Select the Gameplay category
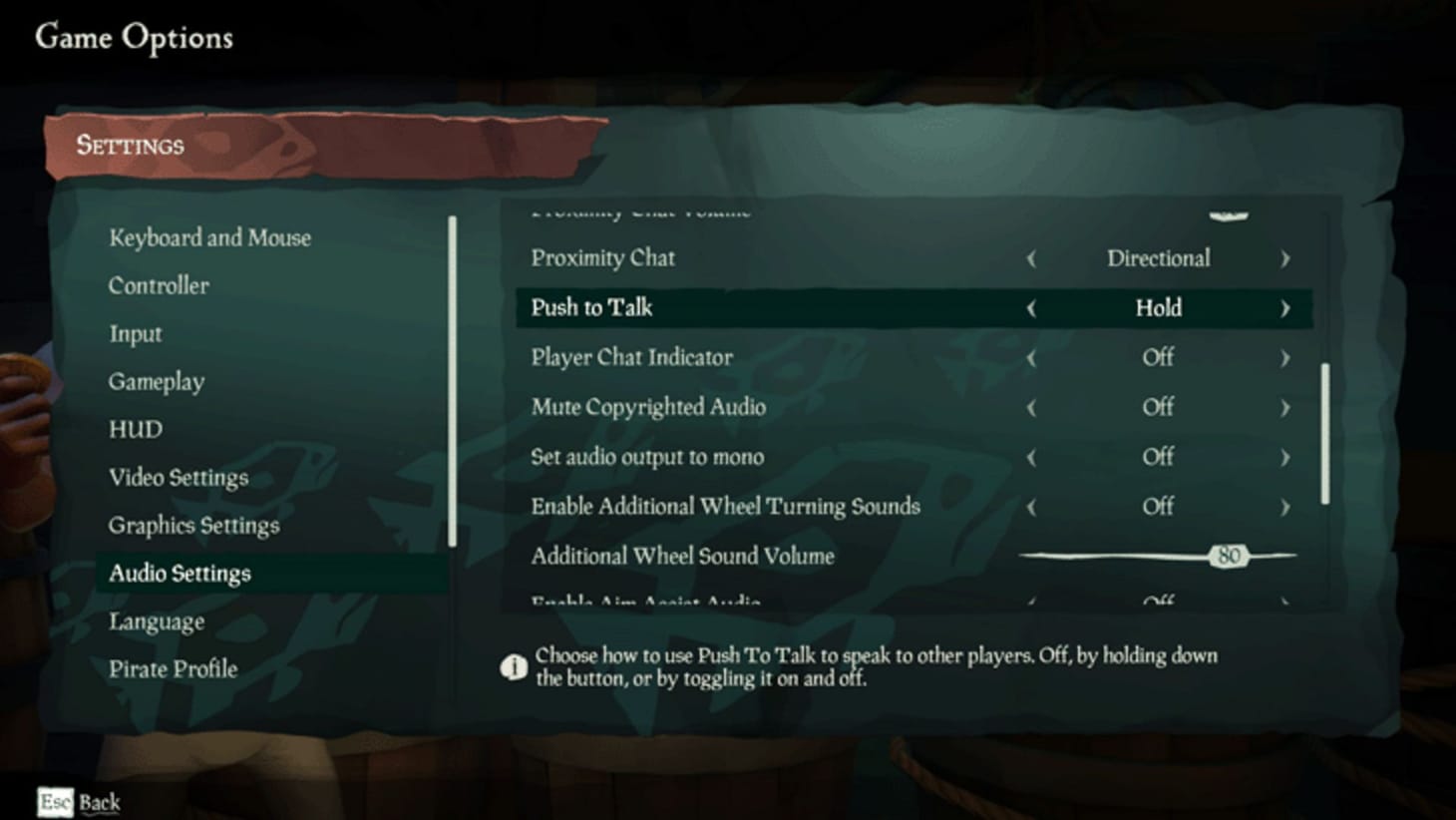This screenshot has height=820, width=1456. [157, 381]
